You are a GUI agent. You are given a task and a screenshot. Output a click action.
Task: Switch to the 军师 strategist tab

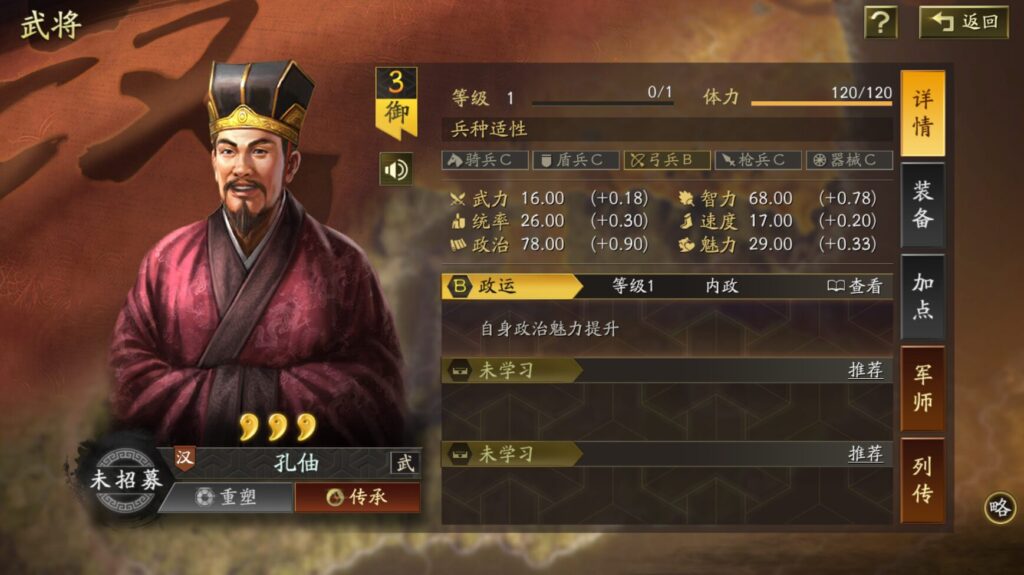click(922, 388)
